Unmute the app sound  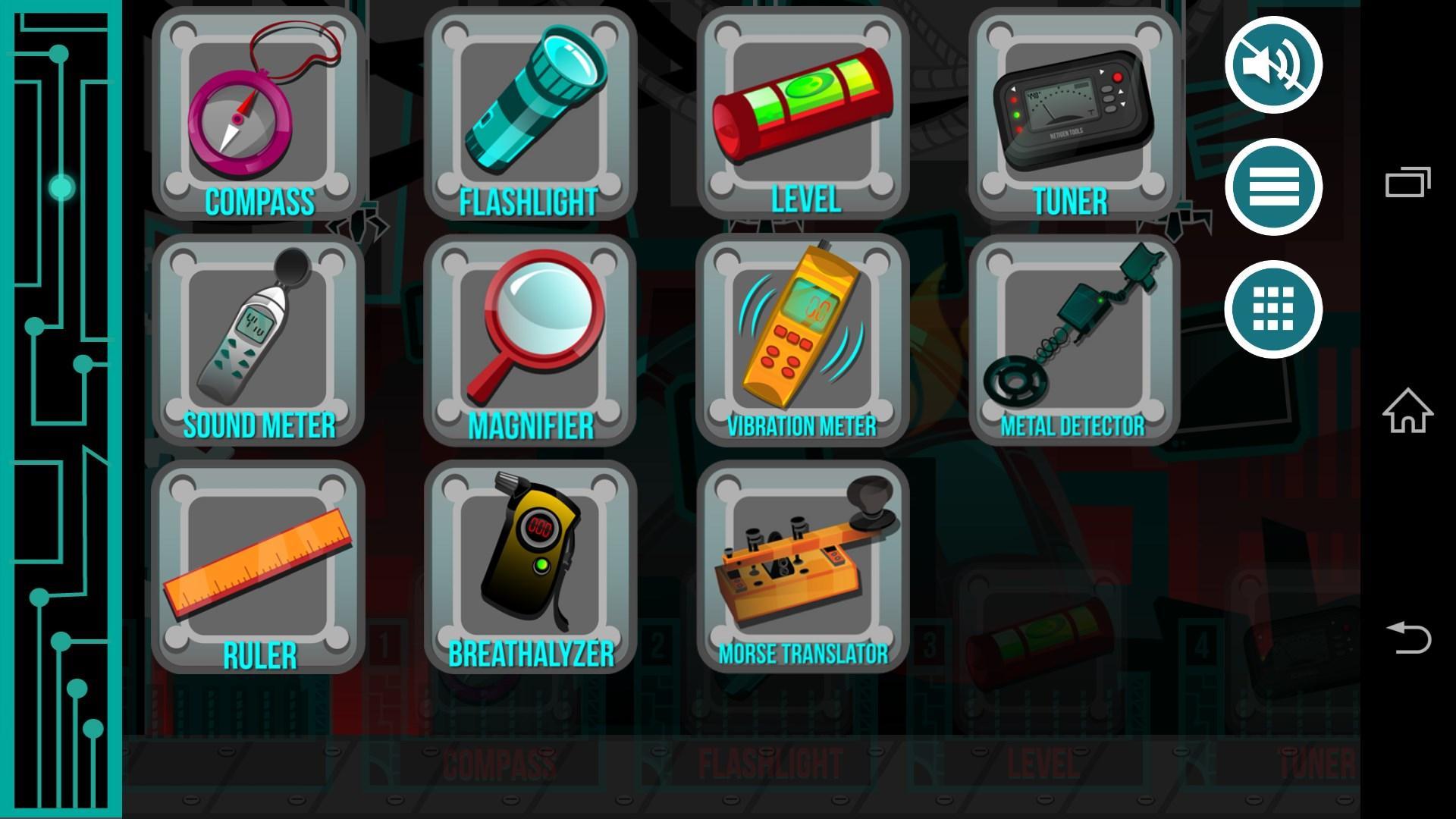(1274, 67)
